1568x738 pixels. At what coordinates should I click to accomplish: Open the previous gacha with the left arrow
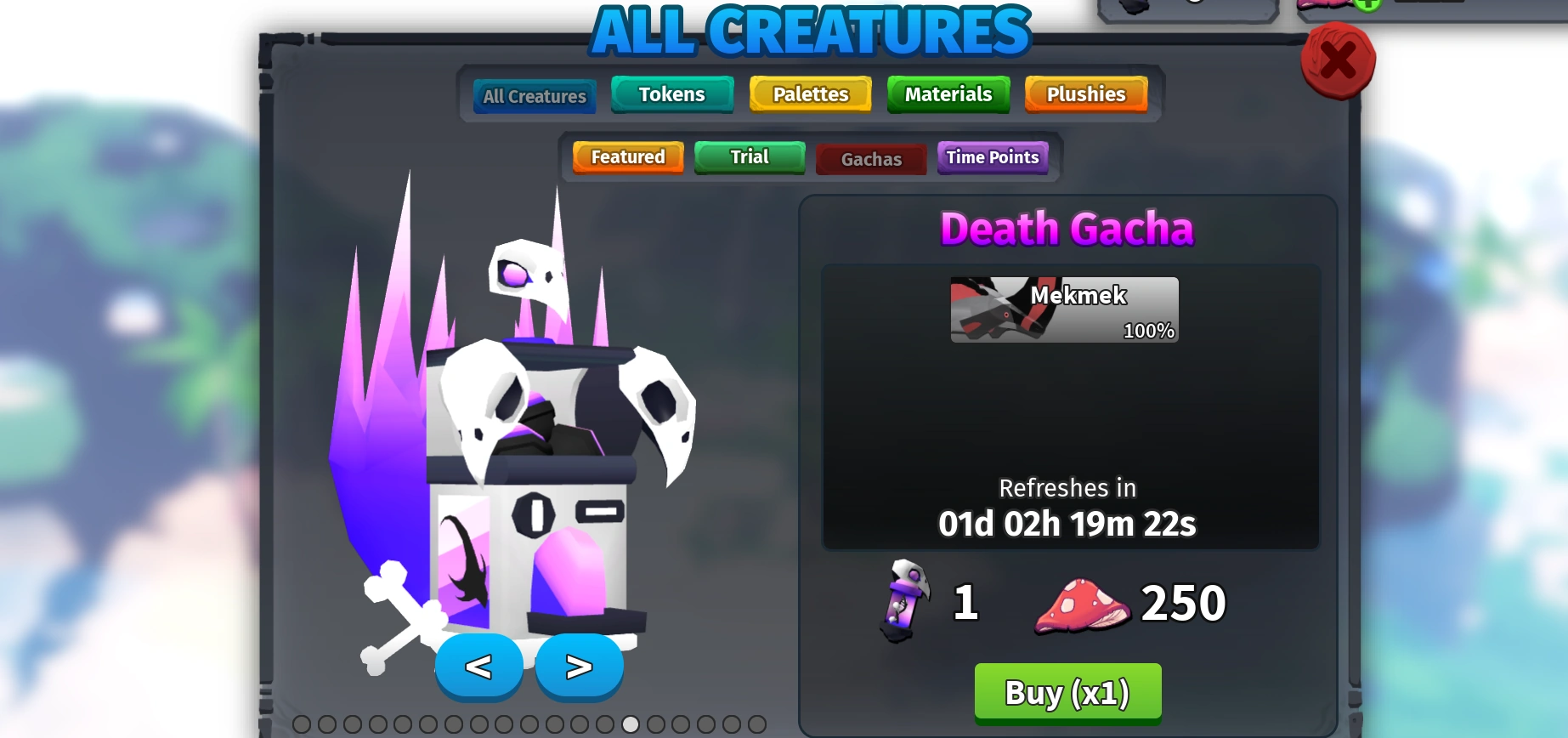[x=480, y=667]
